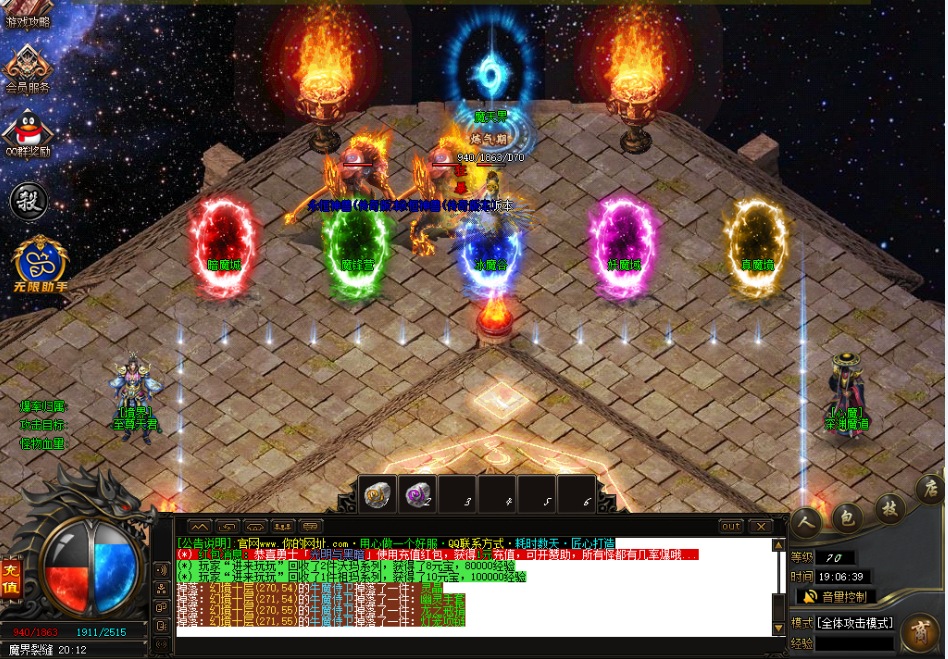Screen dimensions: 948x659
Task: Toggle the round 杀 kill button
Action: [29, 200]
